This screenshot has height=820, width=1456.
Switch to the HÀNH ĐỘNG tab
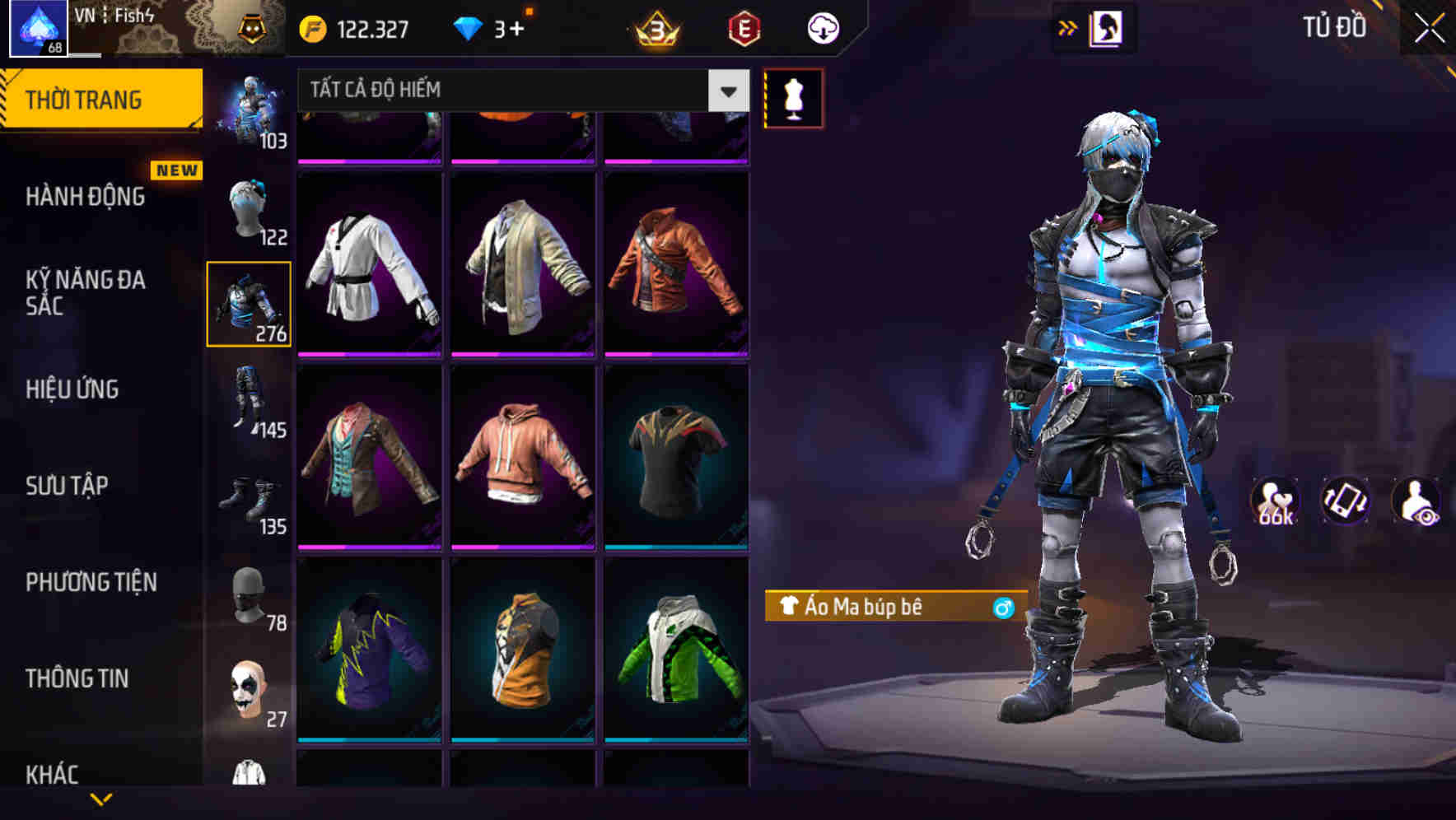click(x=85, y=198)
